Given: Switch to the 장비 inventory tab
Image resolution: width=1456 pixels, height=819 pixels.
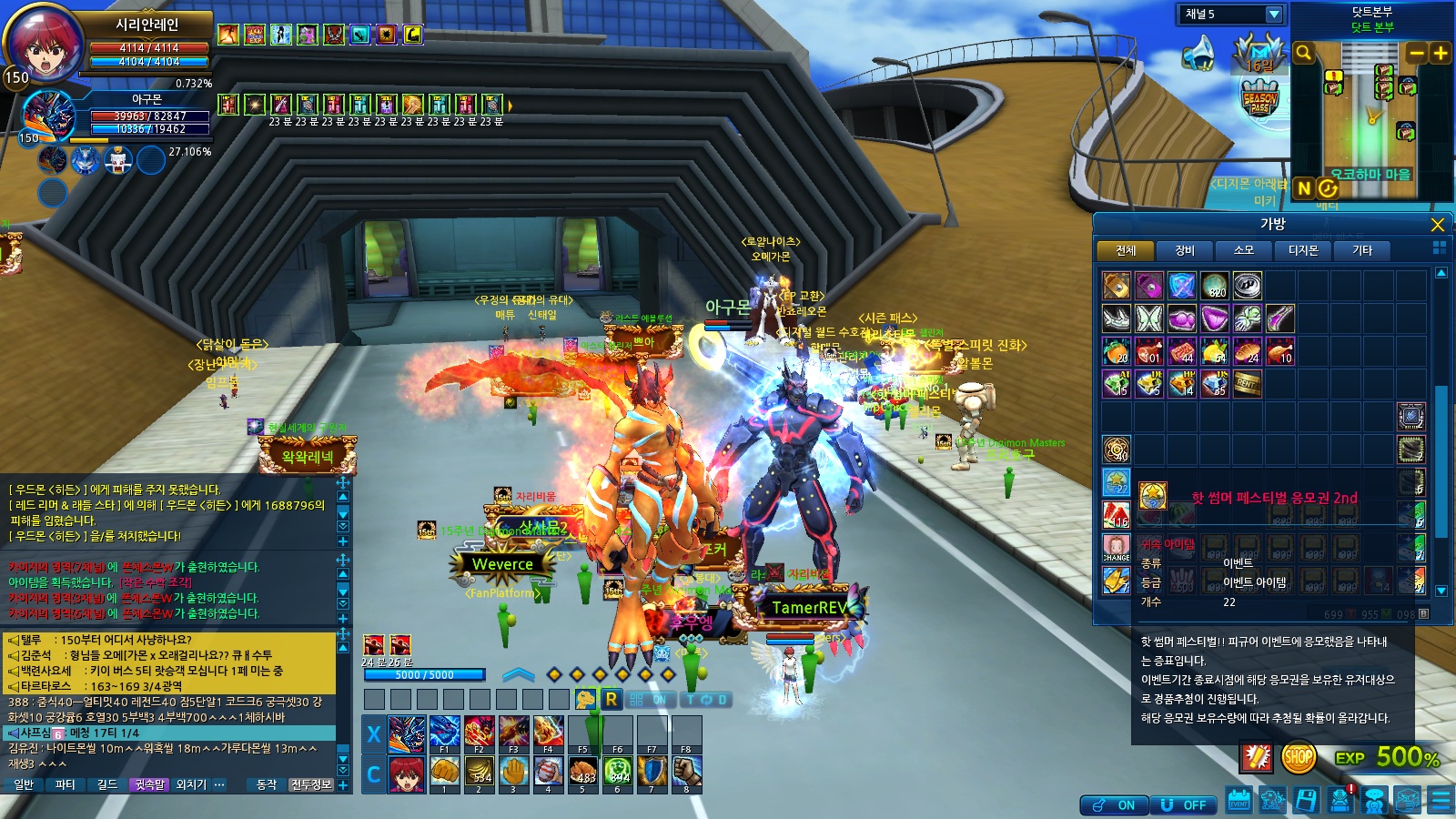Looking at the screenshot, I should 1185,250.
